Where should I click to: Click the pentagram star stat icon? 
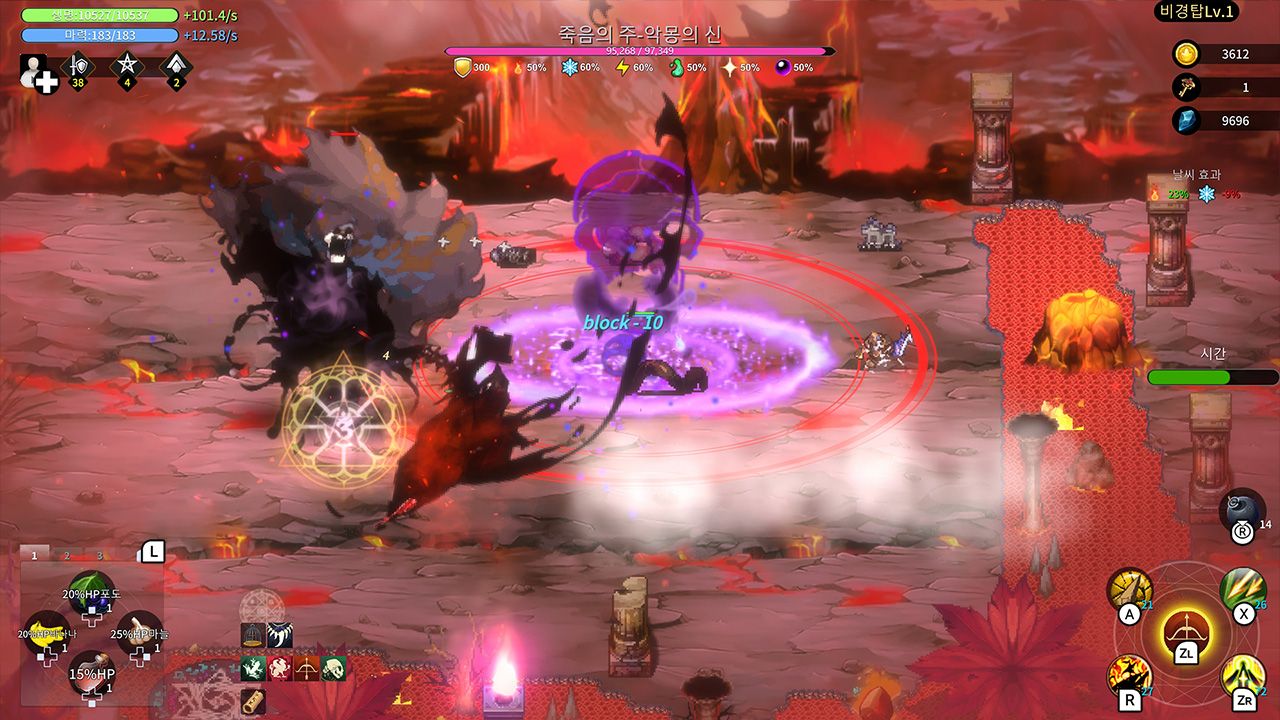[x=127, y=67]
